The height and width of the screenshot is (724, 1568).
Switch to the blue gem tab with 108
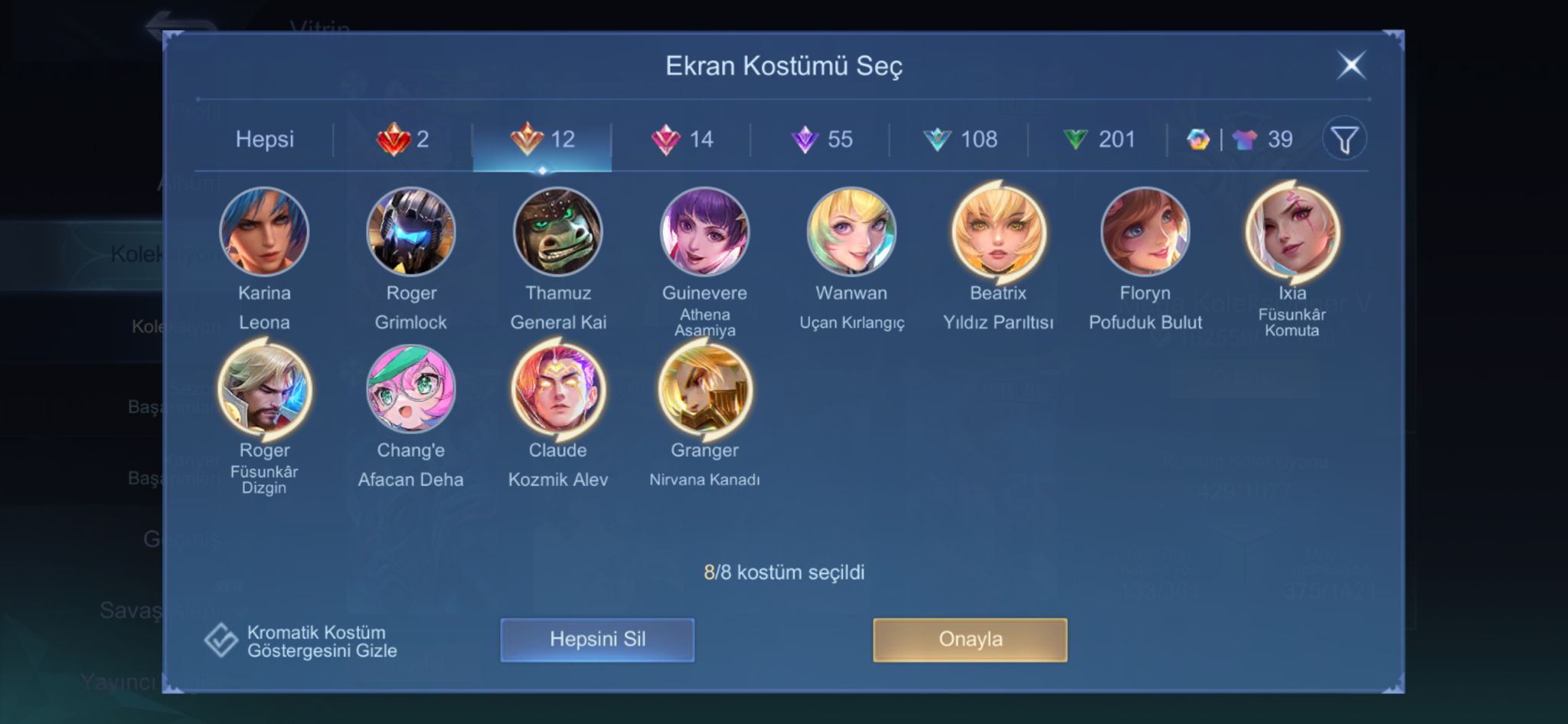959,139
